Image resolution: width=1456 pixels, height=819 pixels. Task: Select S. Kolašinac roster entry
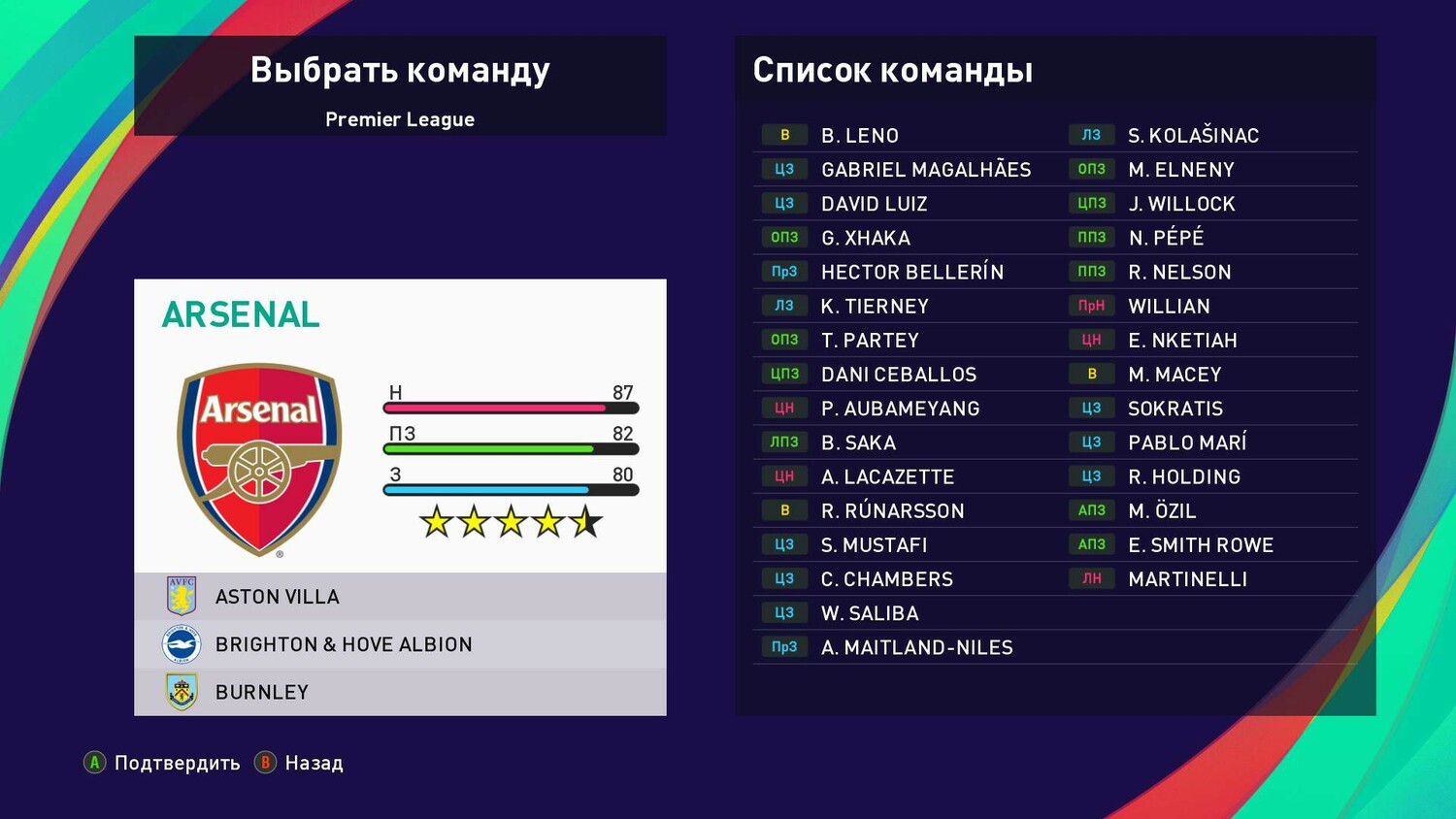1193,136
